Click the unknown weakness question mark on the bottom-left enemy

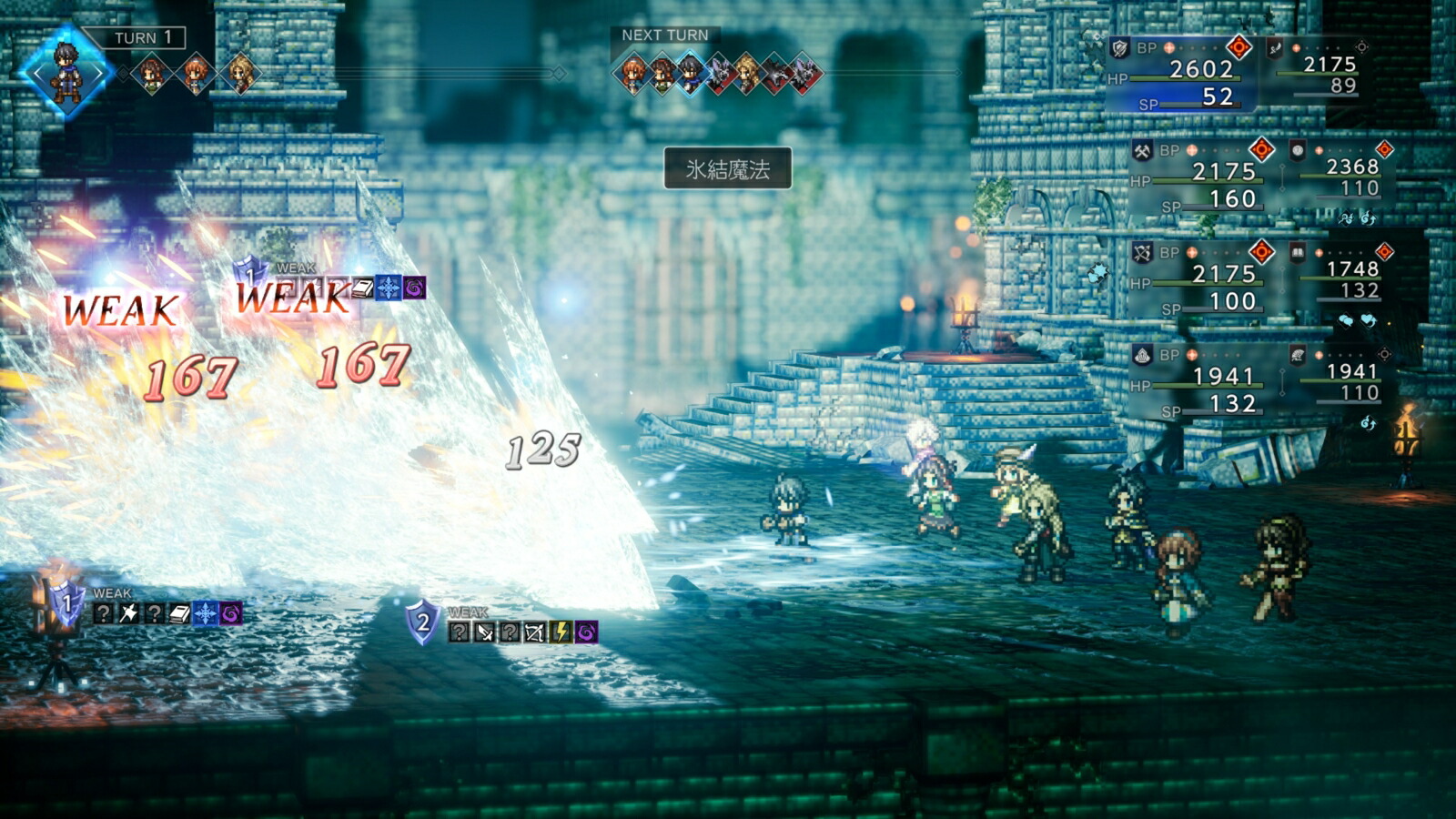tap(104, 613)
